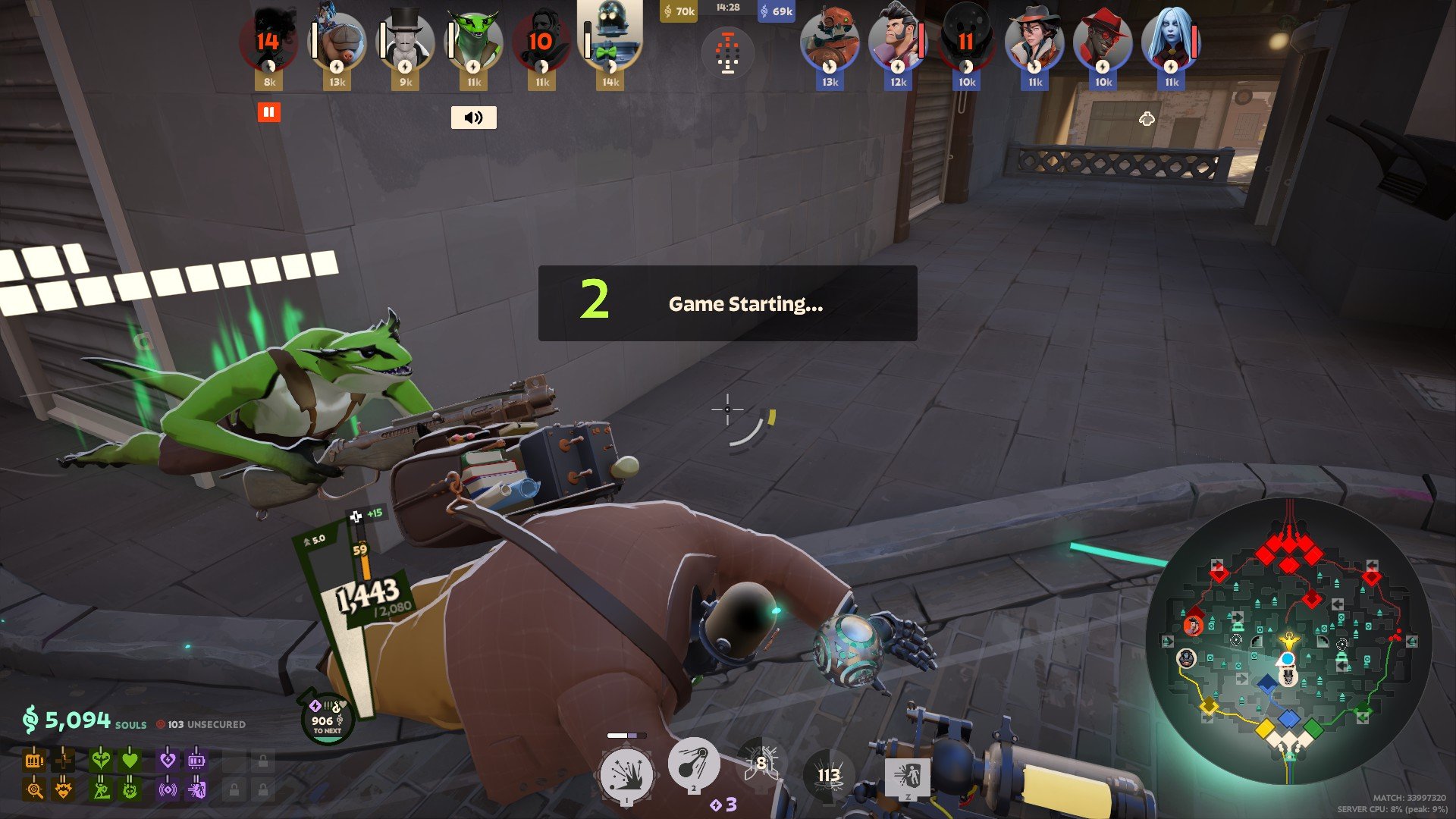Use the active item bound to Z
This screenshot has height=819, width=1456.
907,777
